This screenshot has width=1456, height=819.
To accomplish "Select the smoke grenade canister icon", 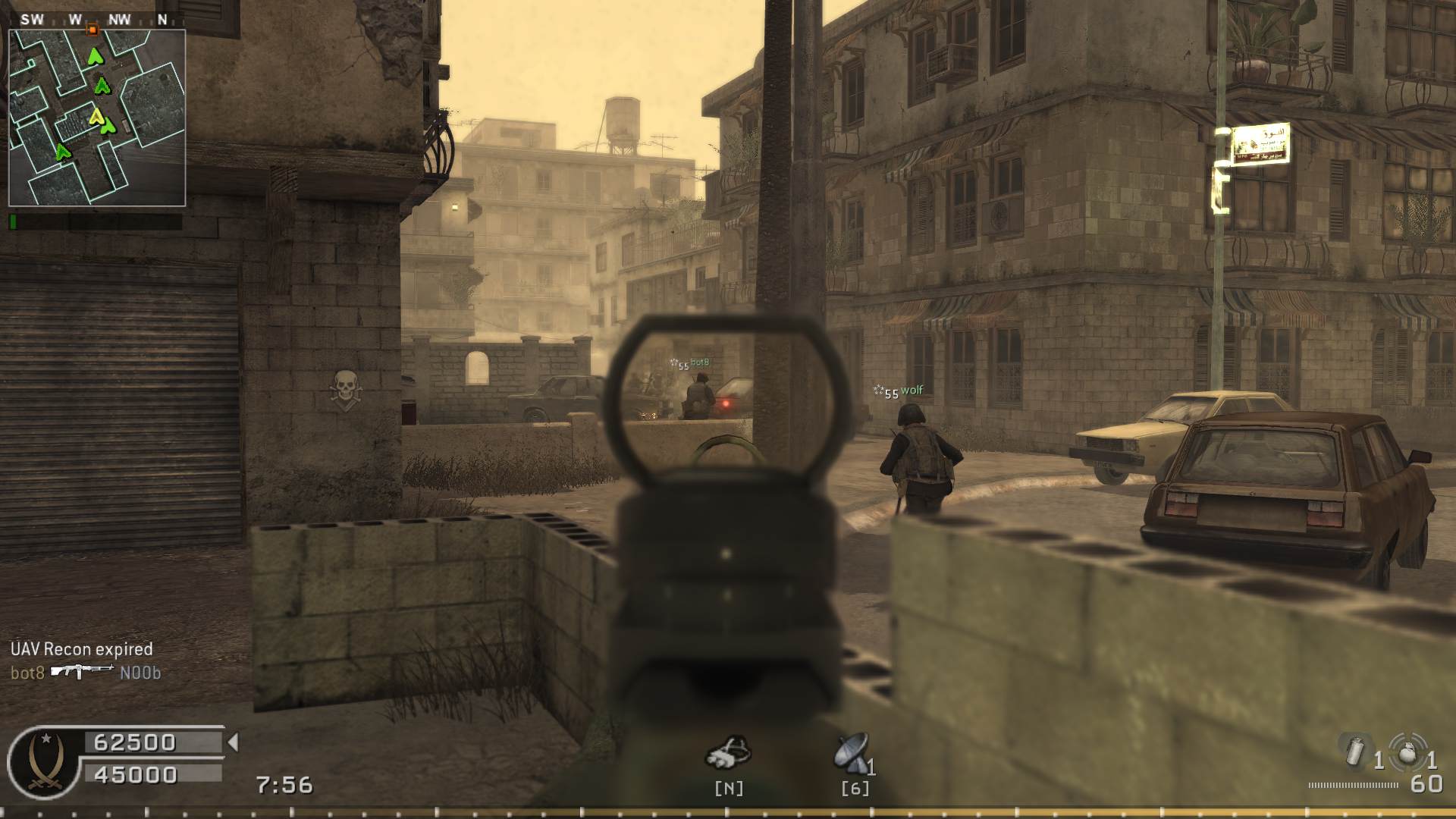I will (1356, 752).
